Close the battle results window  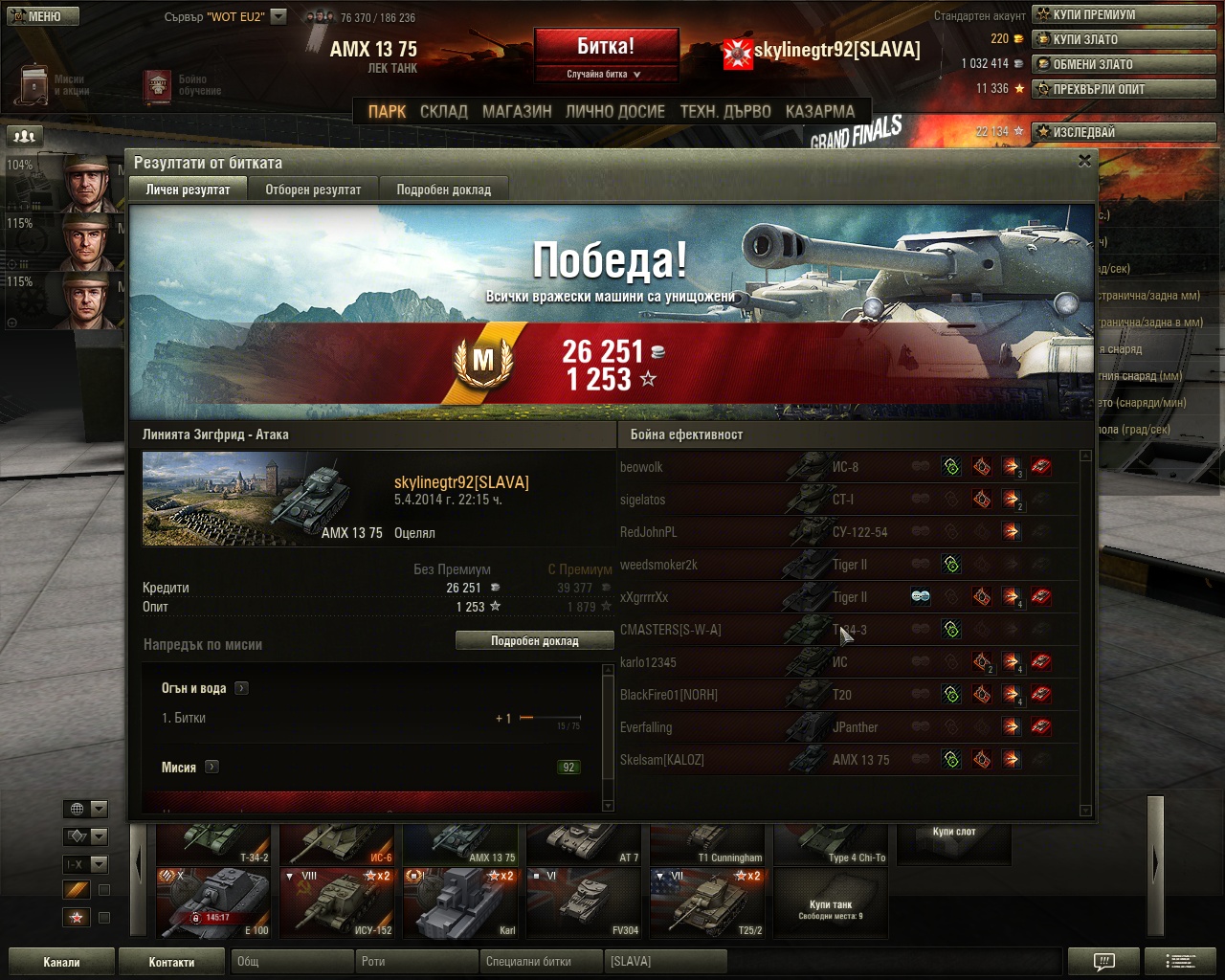point(1084,161)
